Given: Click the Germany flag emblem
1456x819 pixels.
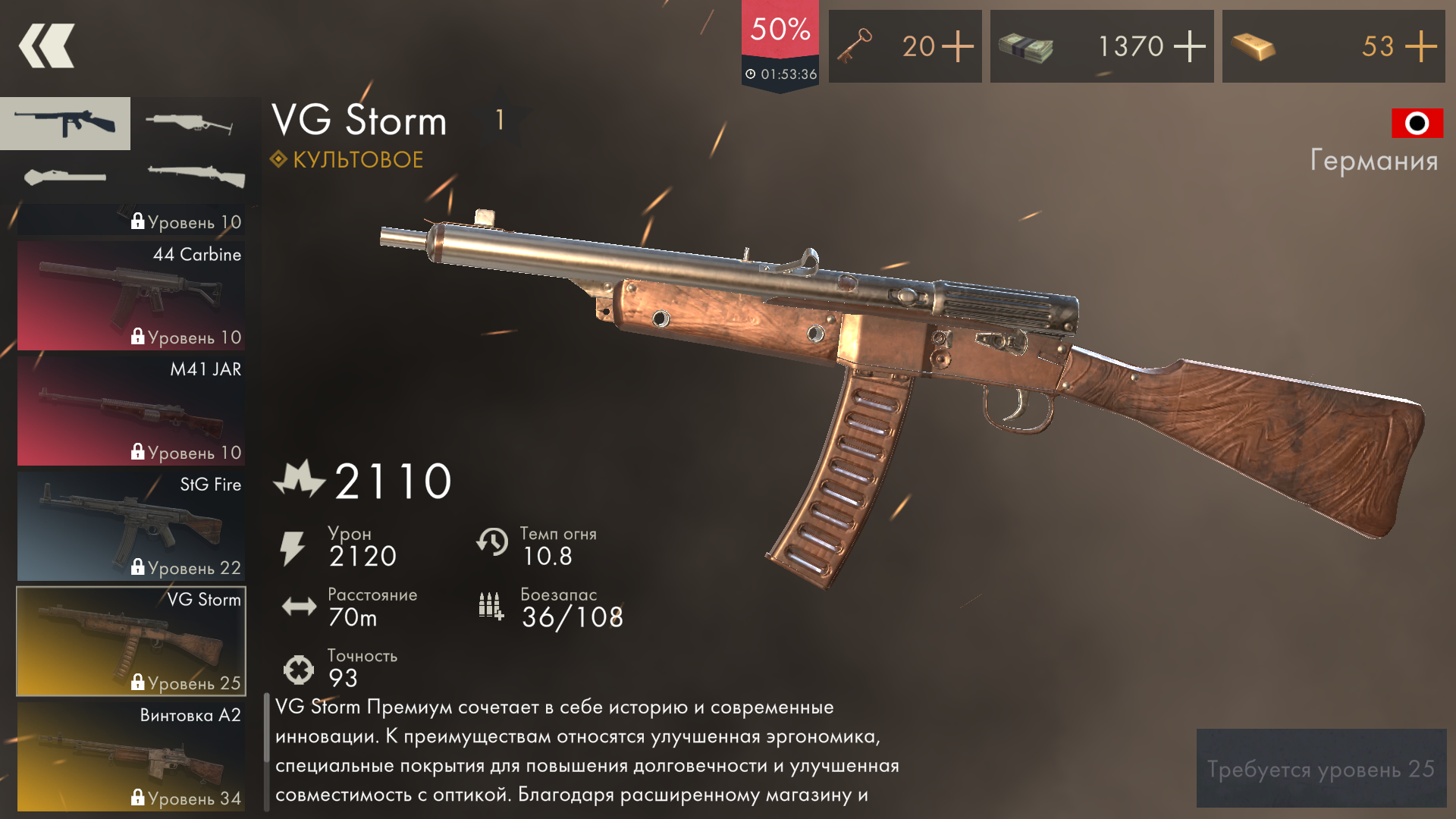Looking at the screenshot, I should coord(1417,124).
